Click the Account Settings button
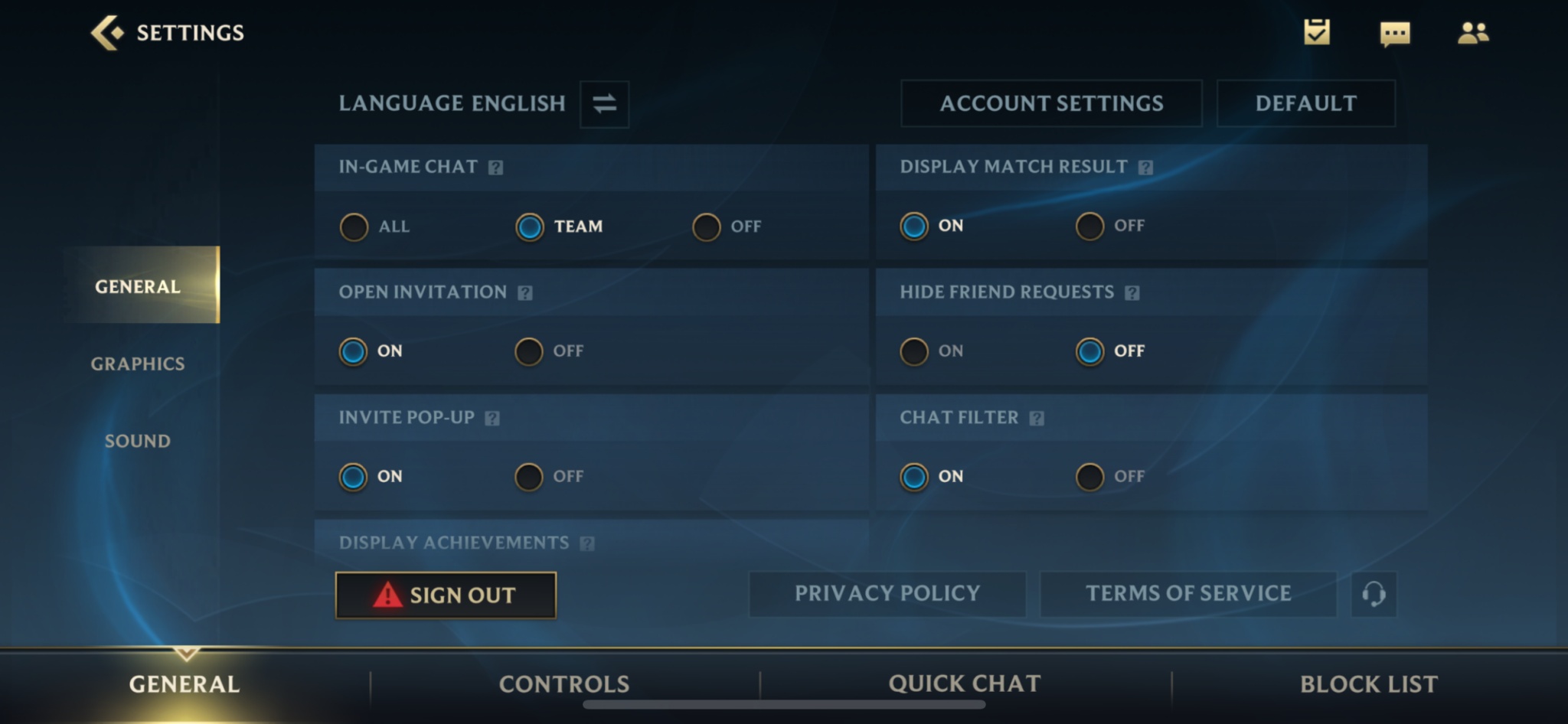1568x724 pixels. (x=1051, y=103)
